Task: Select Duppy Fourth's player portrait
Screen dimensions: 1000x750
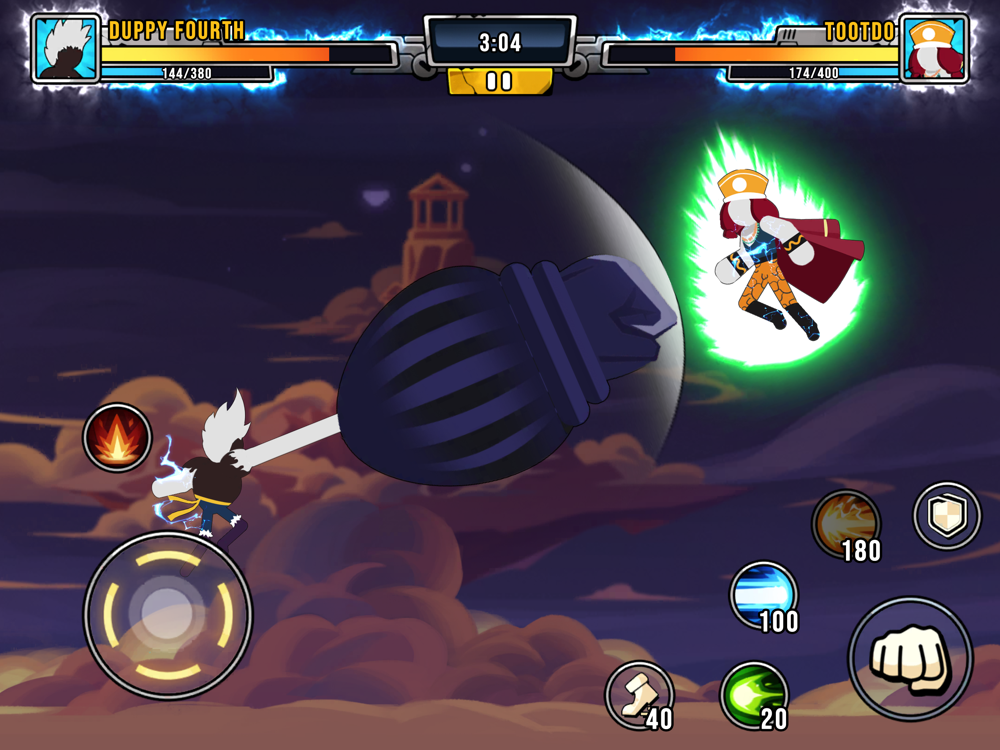Action: 66,48
